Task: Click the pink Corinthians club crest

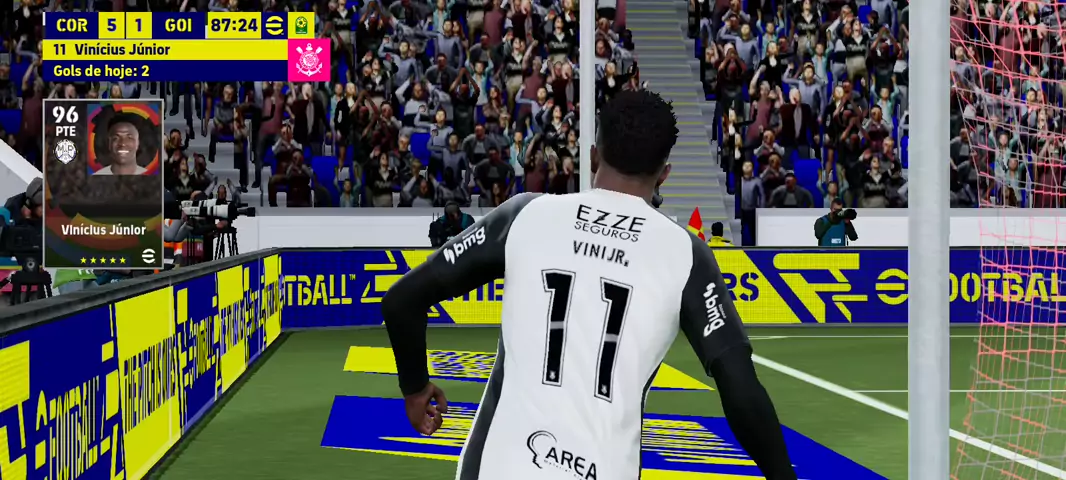Action: 308,60
